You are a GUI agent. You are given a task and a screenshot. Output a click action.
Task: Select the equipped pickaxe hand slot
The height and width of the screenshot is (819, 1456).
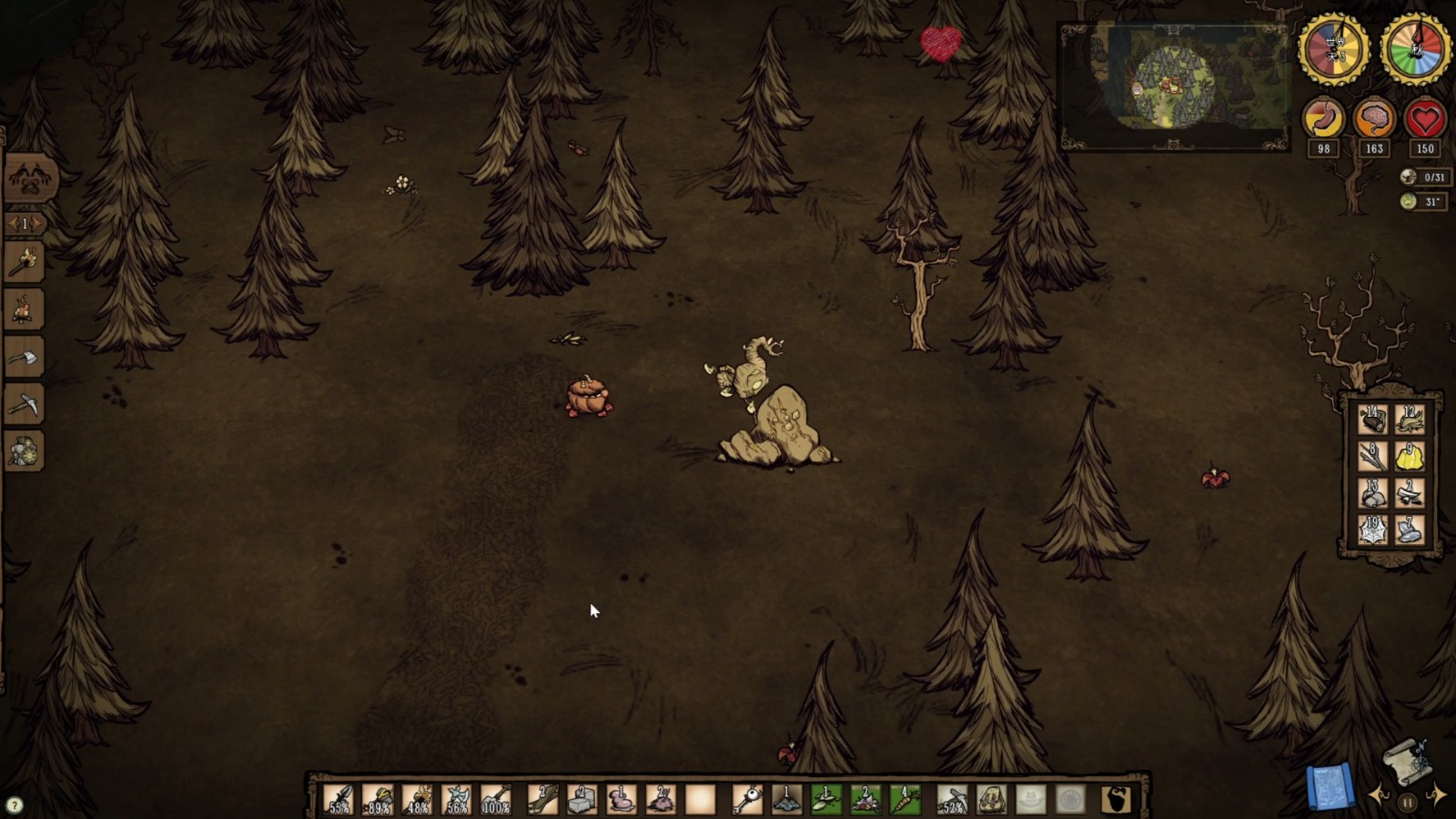[x=952, y=800]
